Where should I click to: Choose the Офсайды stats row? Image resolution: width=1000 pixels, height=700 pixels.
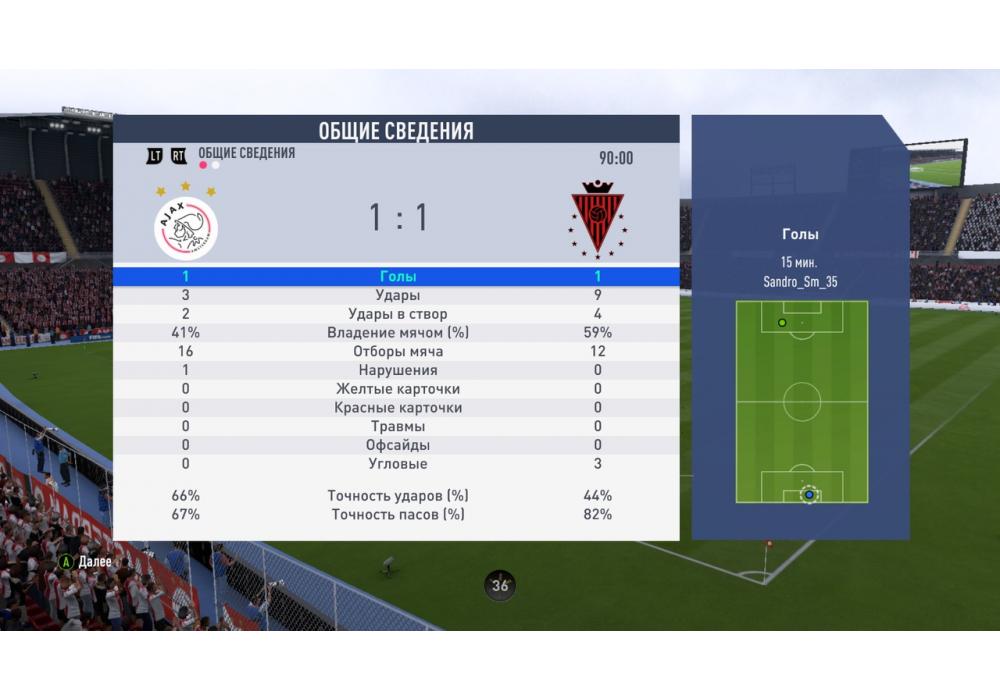(398, 445)
